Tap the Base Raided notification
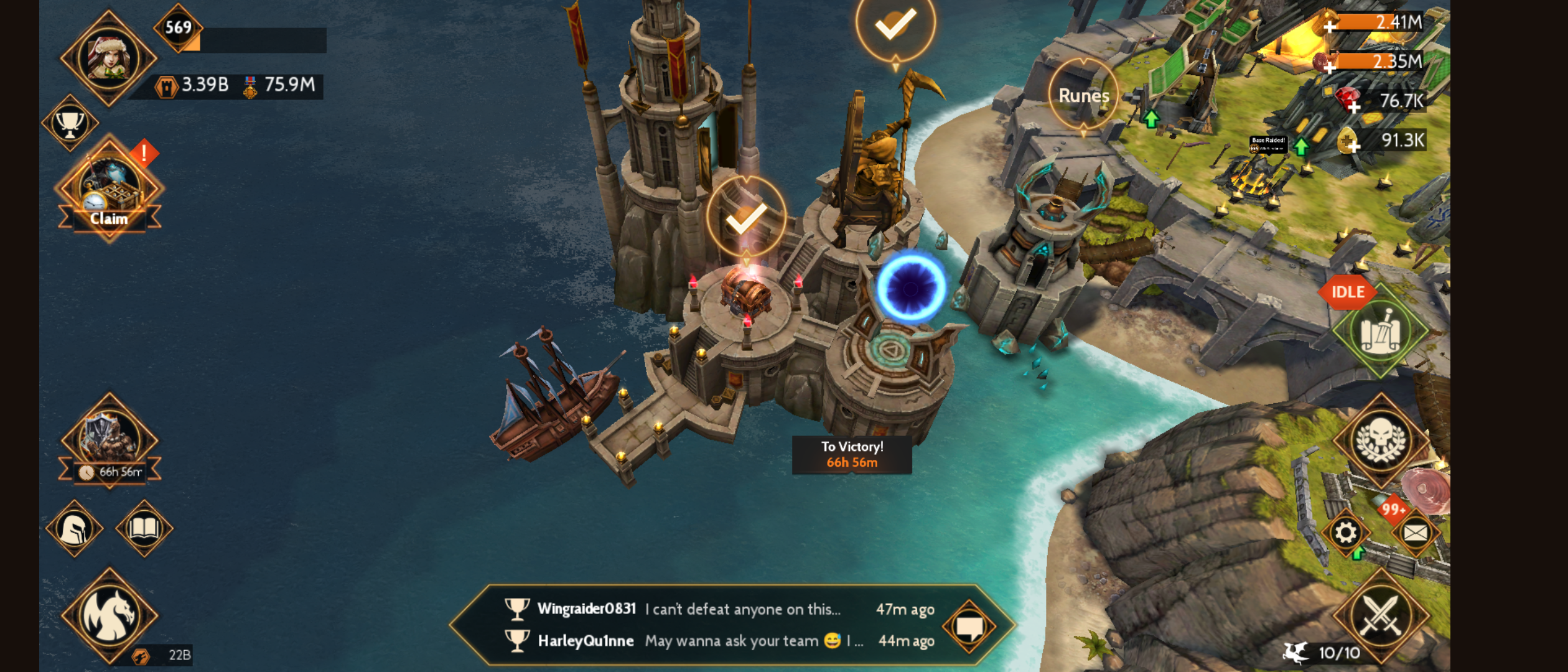 [1267, 144]
